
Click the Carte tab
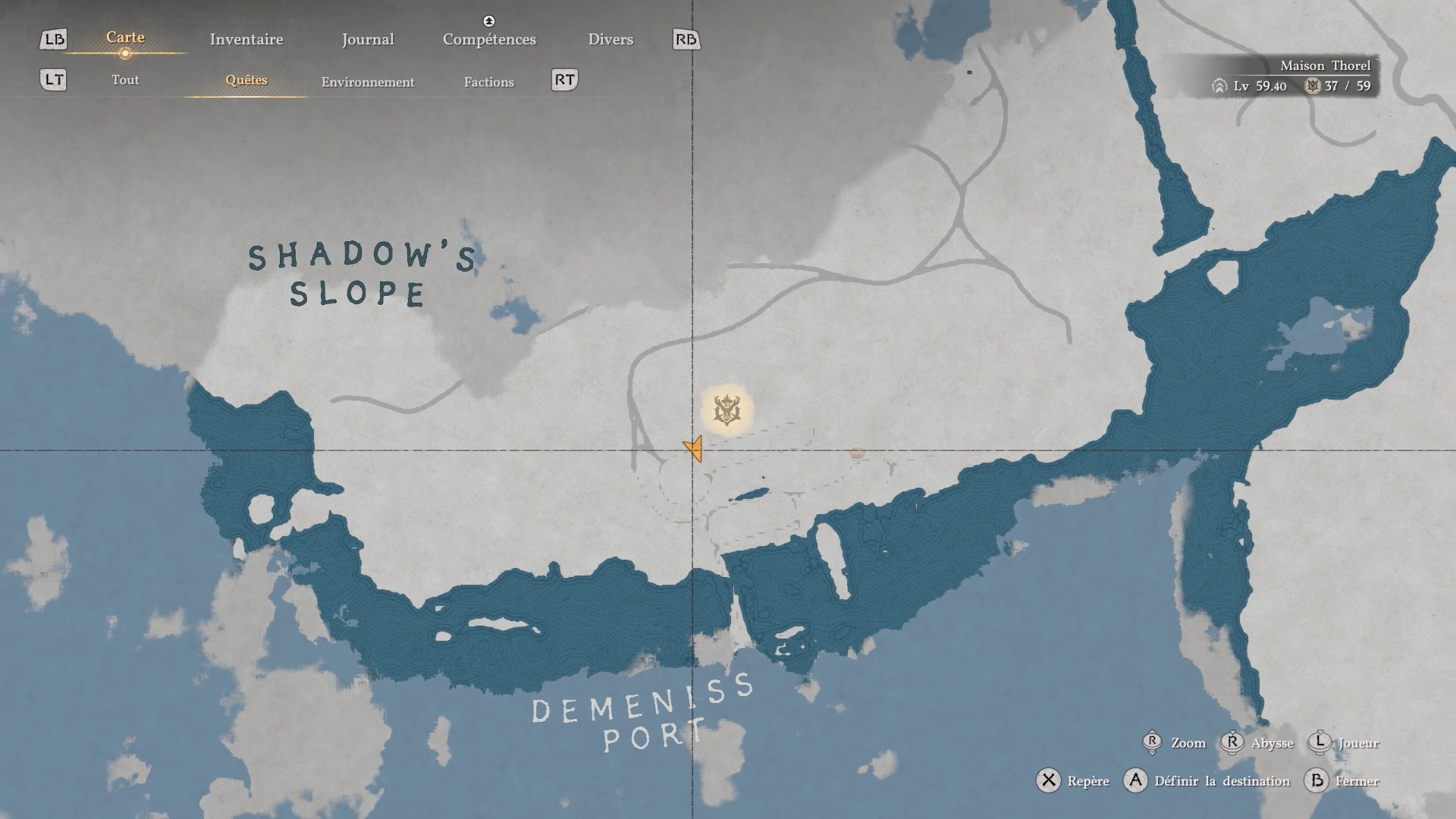[x=125, y=37]
